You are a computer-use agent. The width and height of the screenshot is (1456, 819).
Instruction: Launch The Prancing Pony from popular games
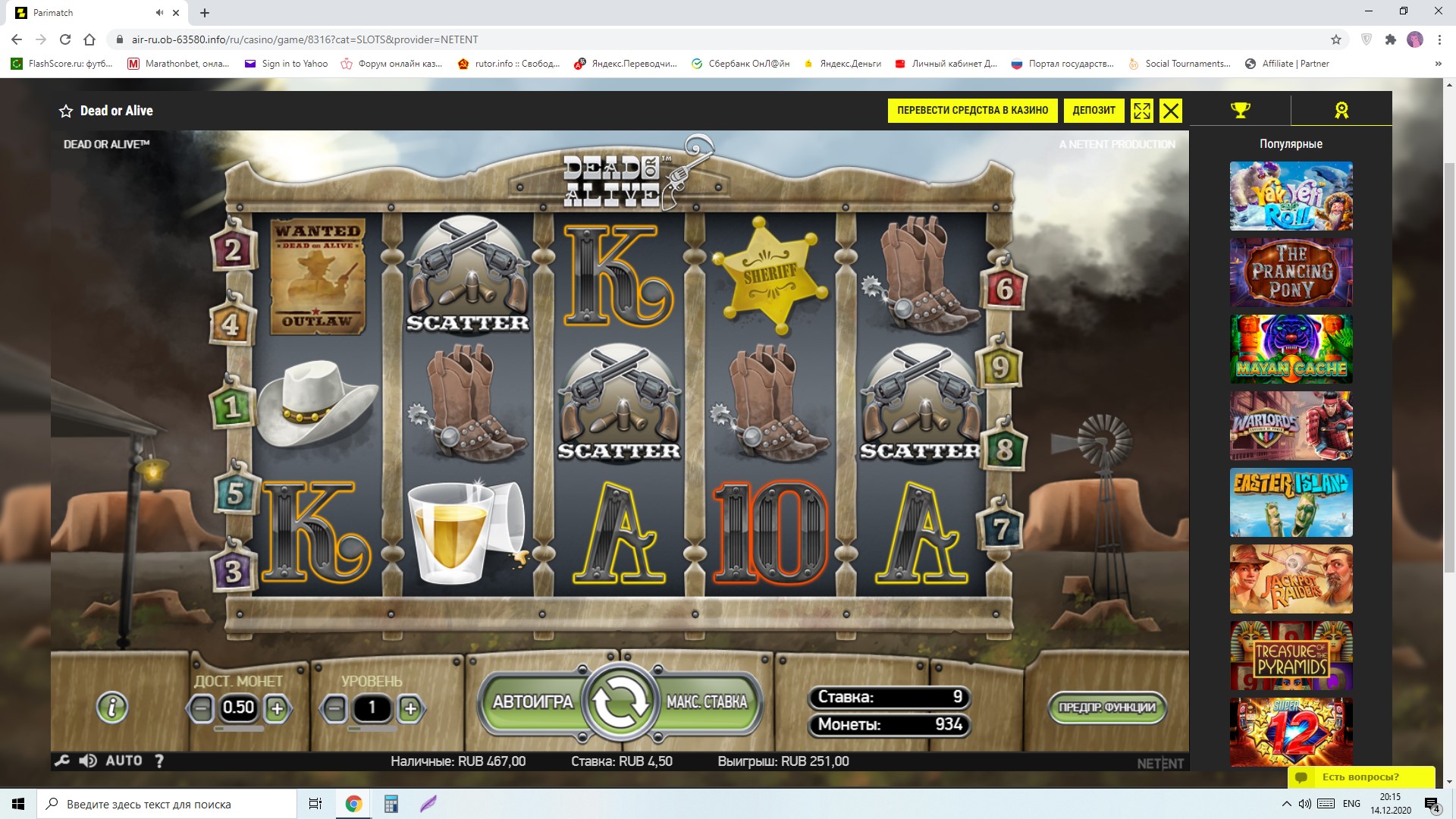pos(1291,272)
